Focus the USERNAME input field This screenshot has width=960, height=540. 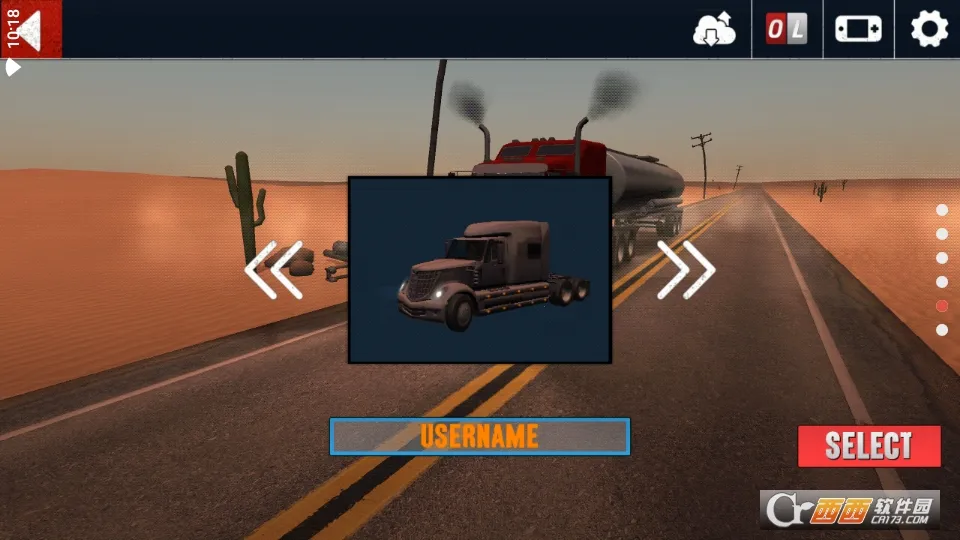pyautogui.click(x=479, y=436)
